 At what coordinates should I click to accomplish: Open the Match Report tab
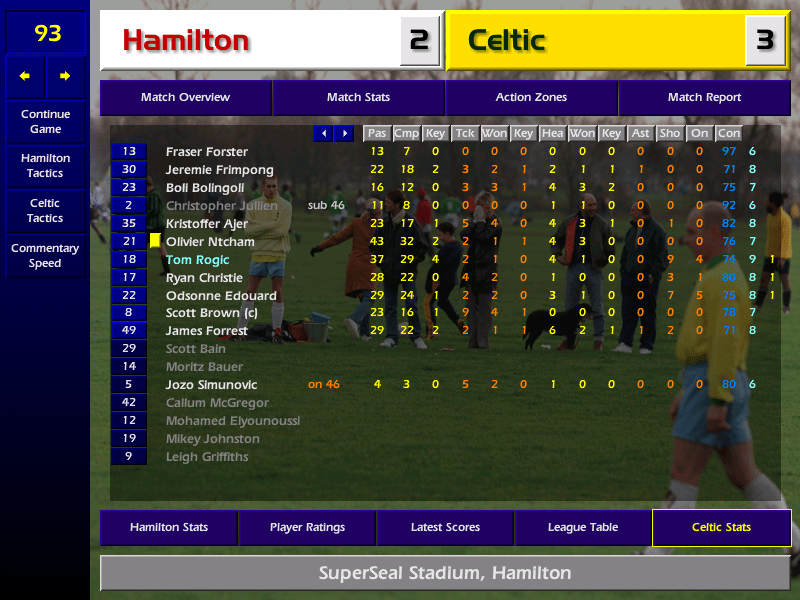click(x=704, y=98)
